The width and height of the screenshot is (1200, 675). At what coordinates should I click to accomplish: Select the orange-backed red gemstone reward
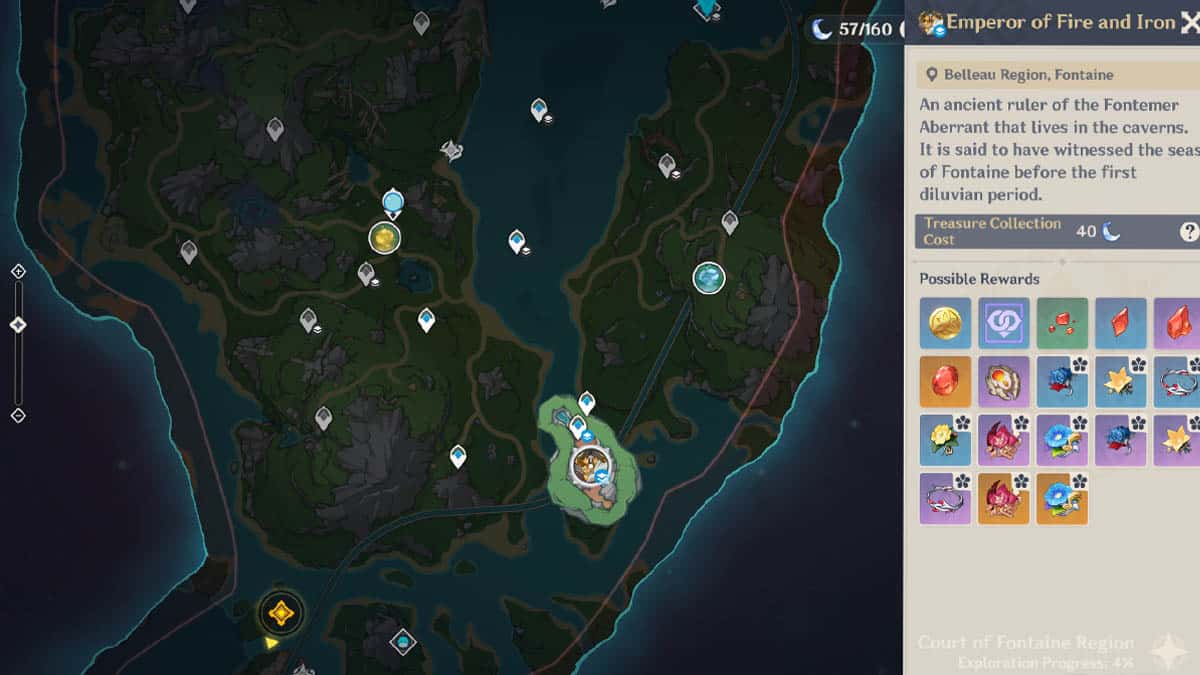945,381
